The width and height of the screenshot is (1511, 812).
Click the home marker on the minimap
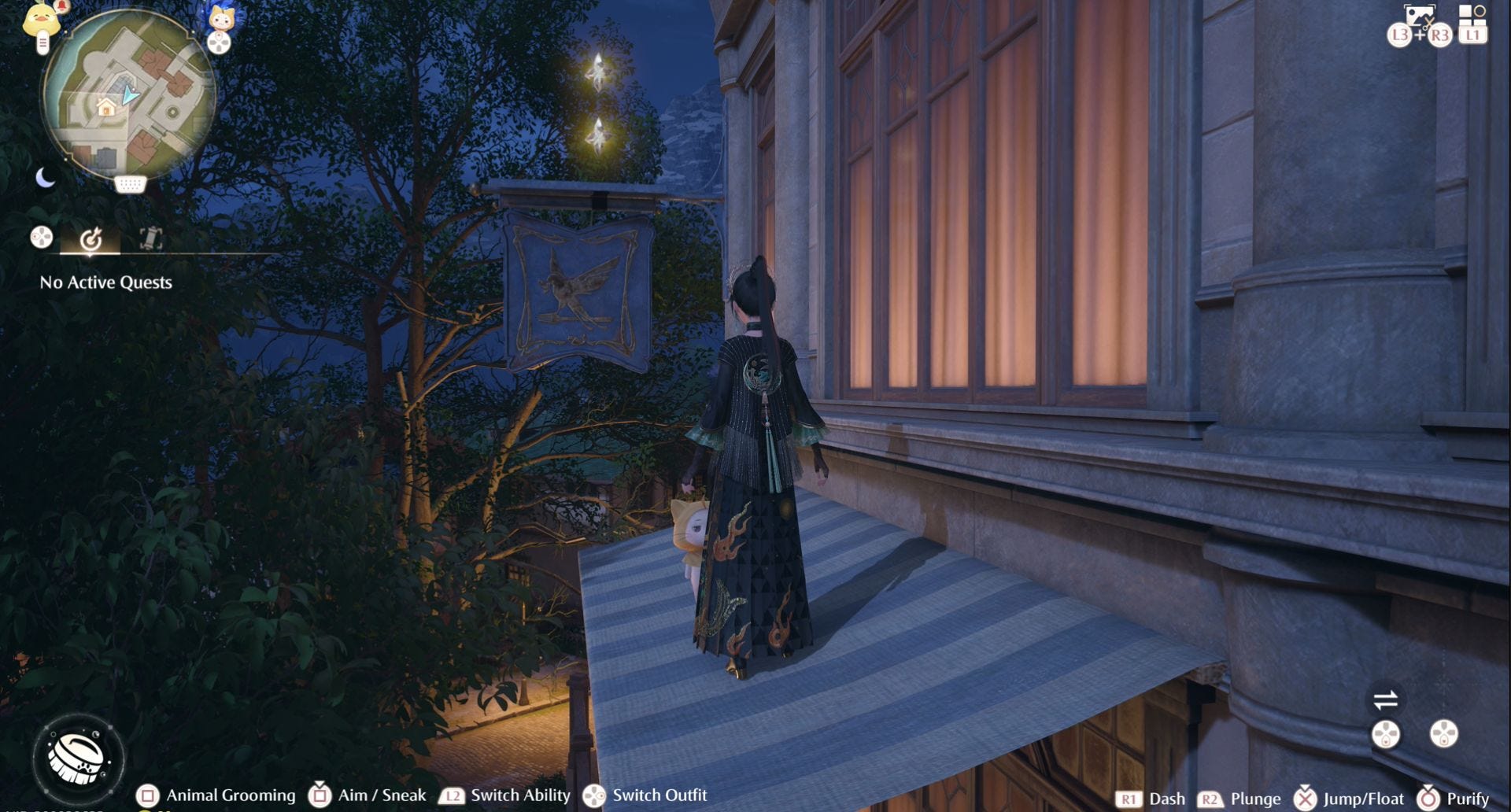tap(106, 107)
